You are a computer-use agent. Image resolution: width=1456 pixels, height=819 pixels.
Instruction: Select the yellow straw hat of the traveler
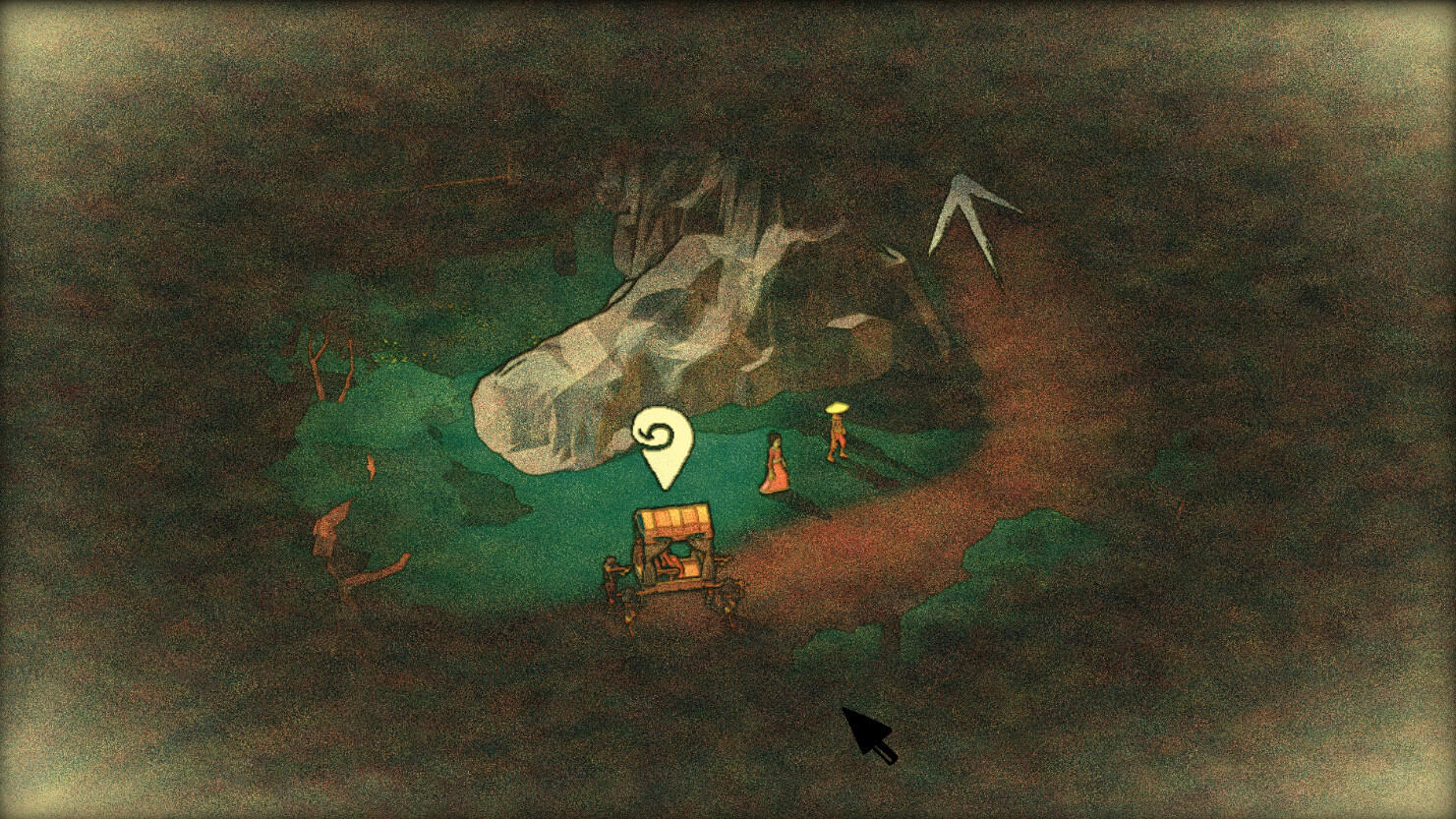click(835, 407)
